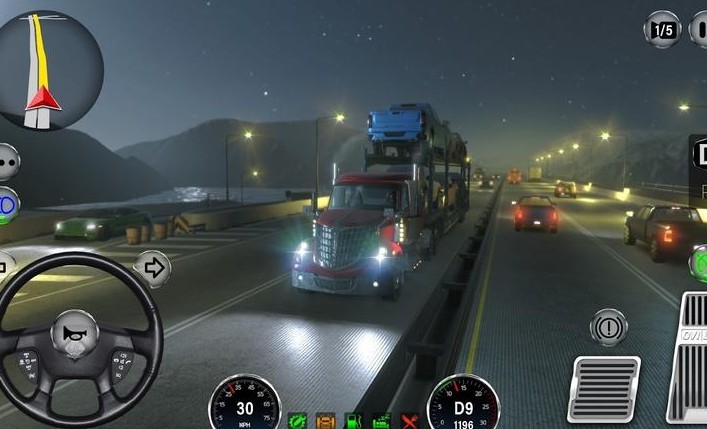
Task: Activate the left turn signal arrow
Action: tap(4, 268)
